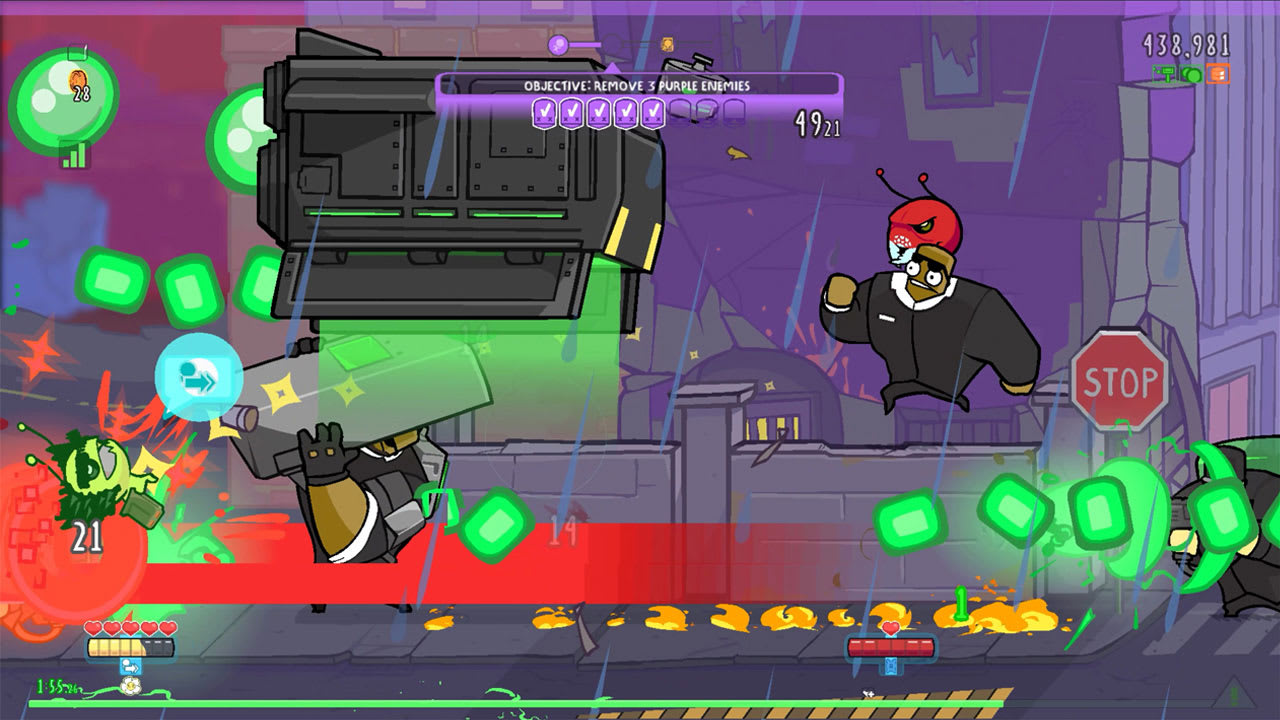The image size is (1280, 720).
Task: Click the purple meter at top center
Action: [558, 45]
